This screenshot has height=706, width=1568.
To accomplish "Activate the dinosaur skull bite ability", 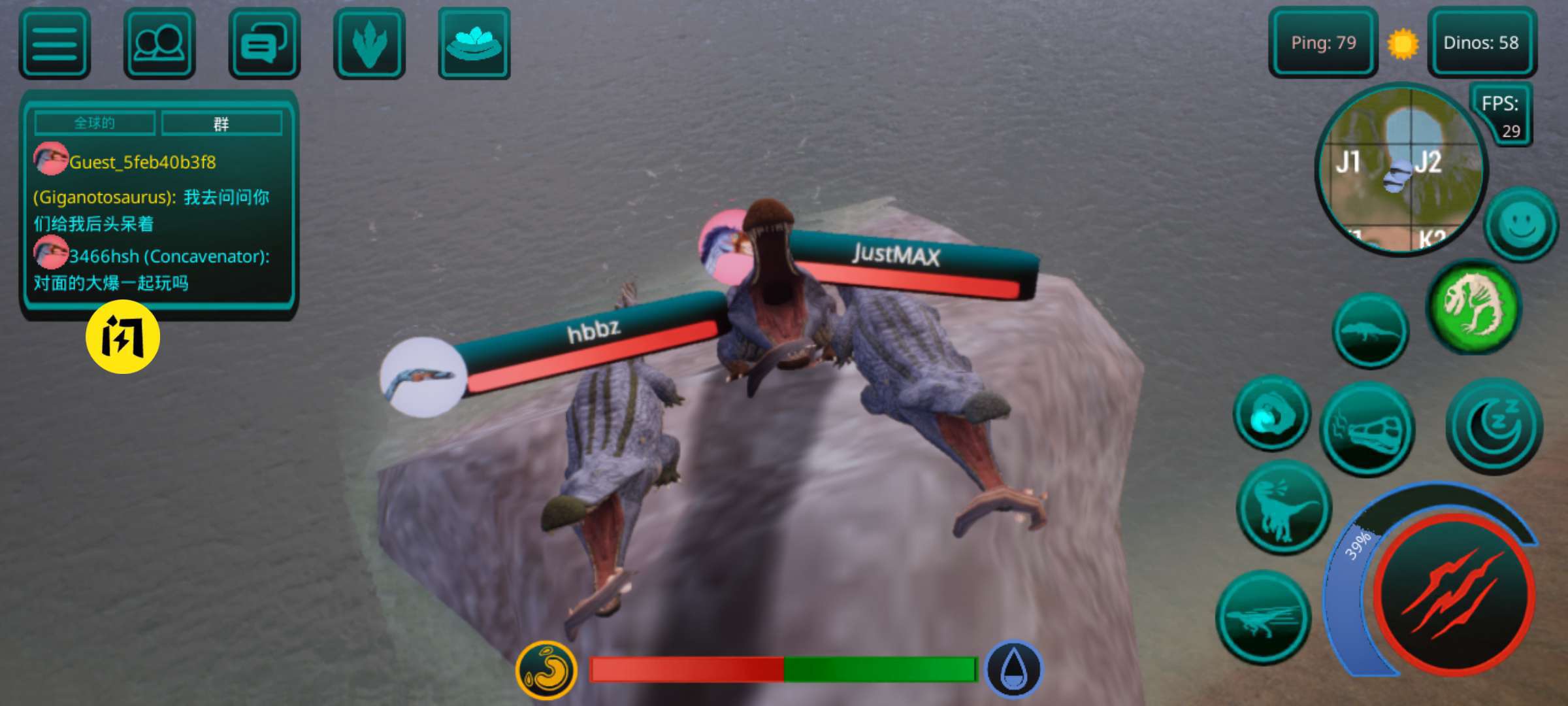I will click(1367, 430).
